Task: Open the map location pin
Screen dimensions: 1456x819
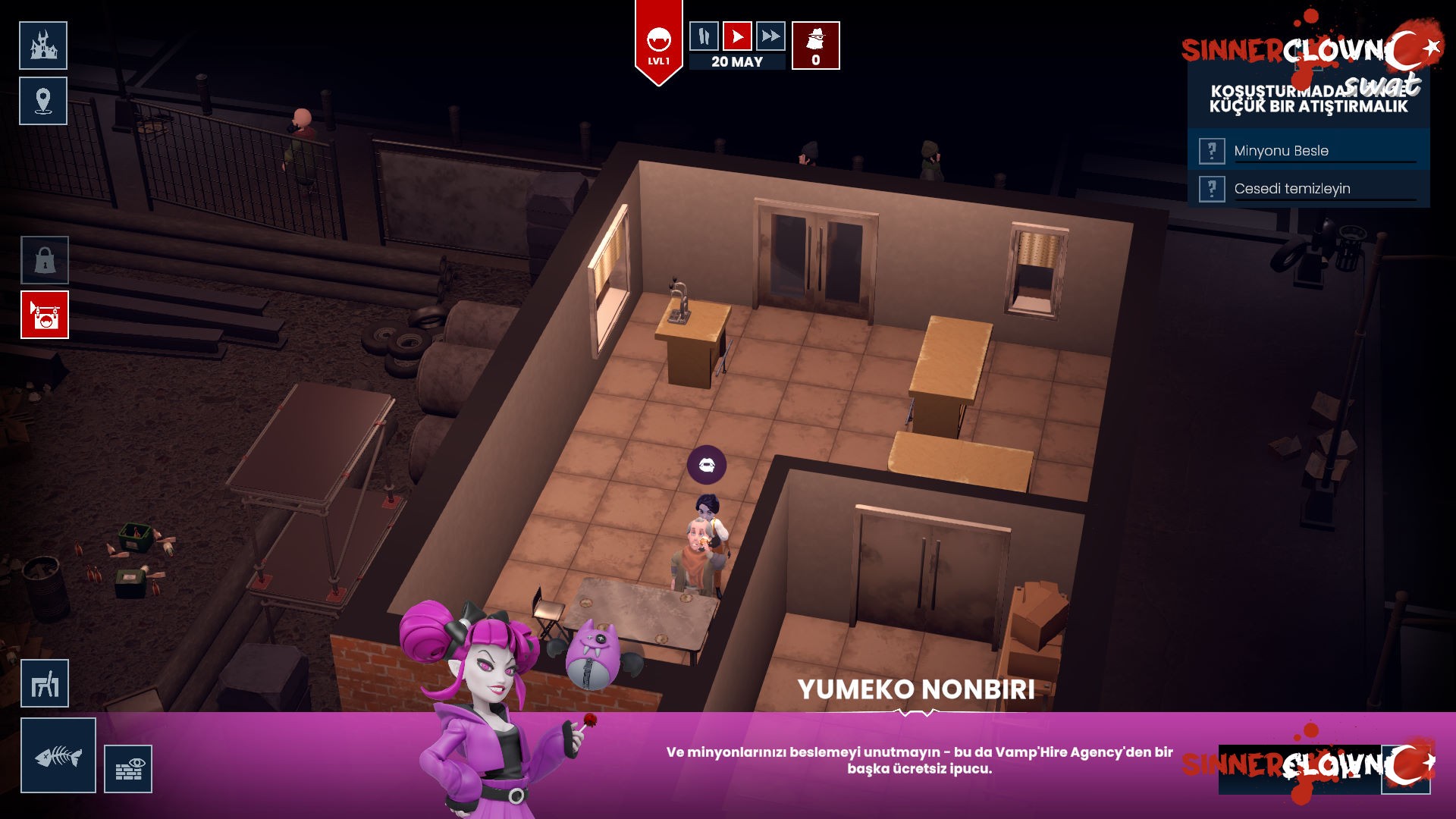Action: (43, 101)
